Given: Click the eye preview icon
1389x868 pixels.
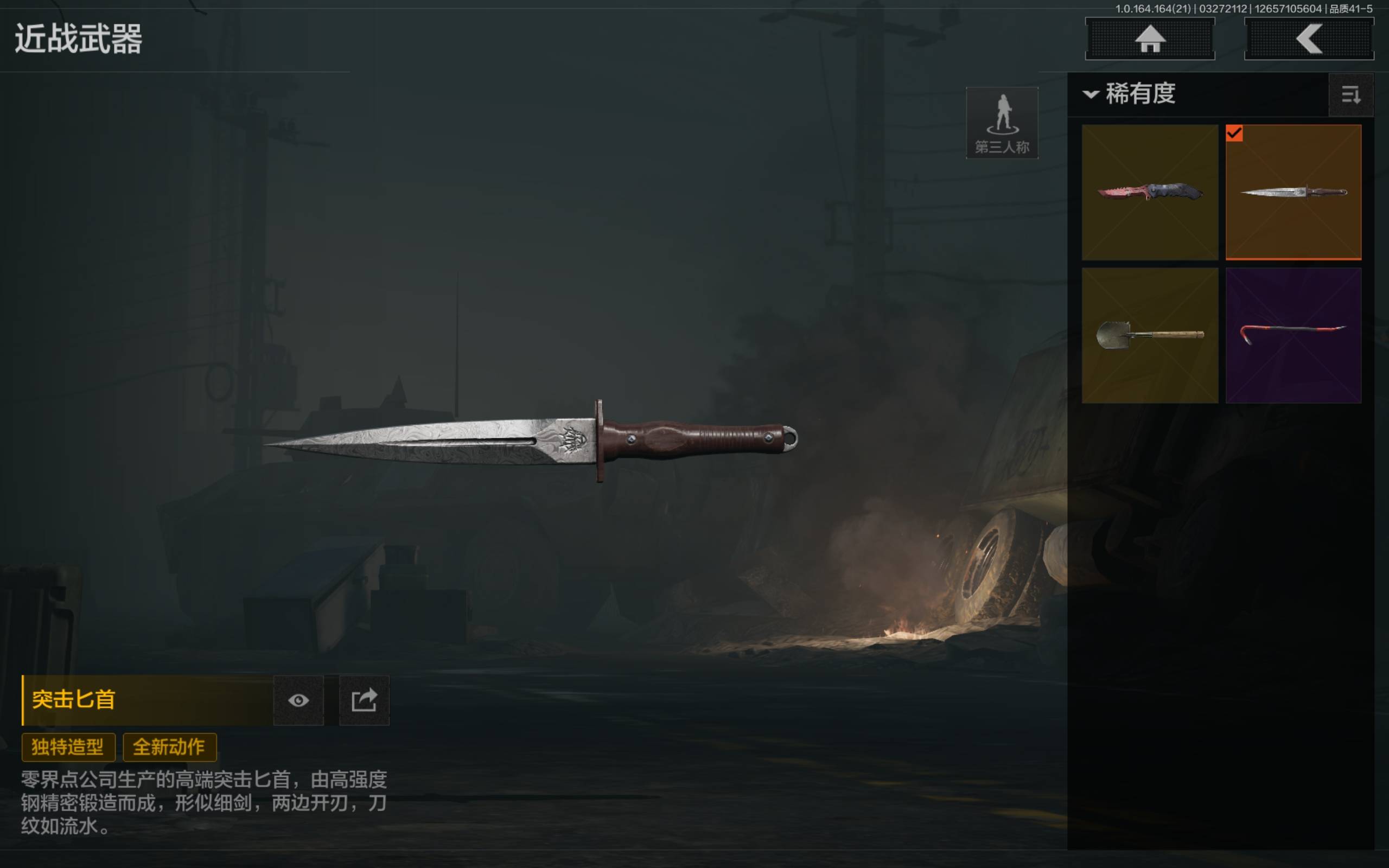Looking at the screenshot, I should (298, 700).
